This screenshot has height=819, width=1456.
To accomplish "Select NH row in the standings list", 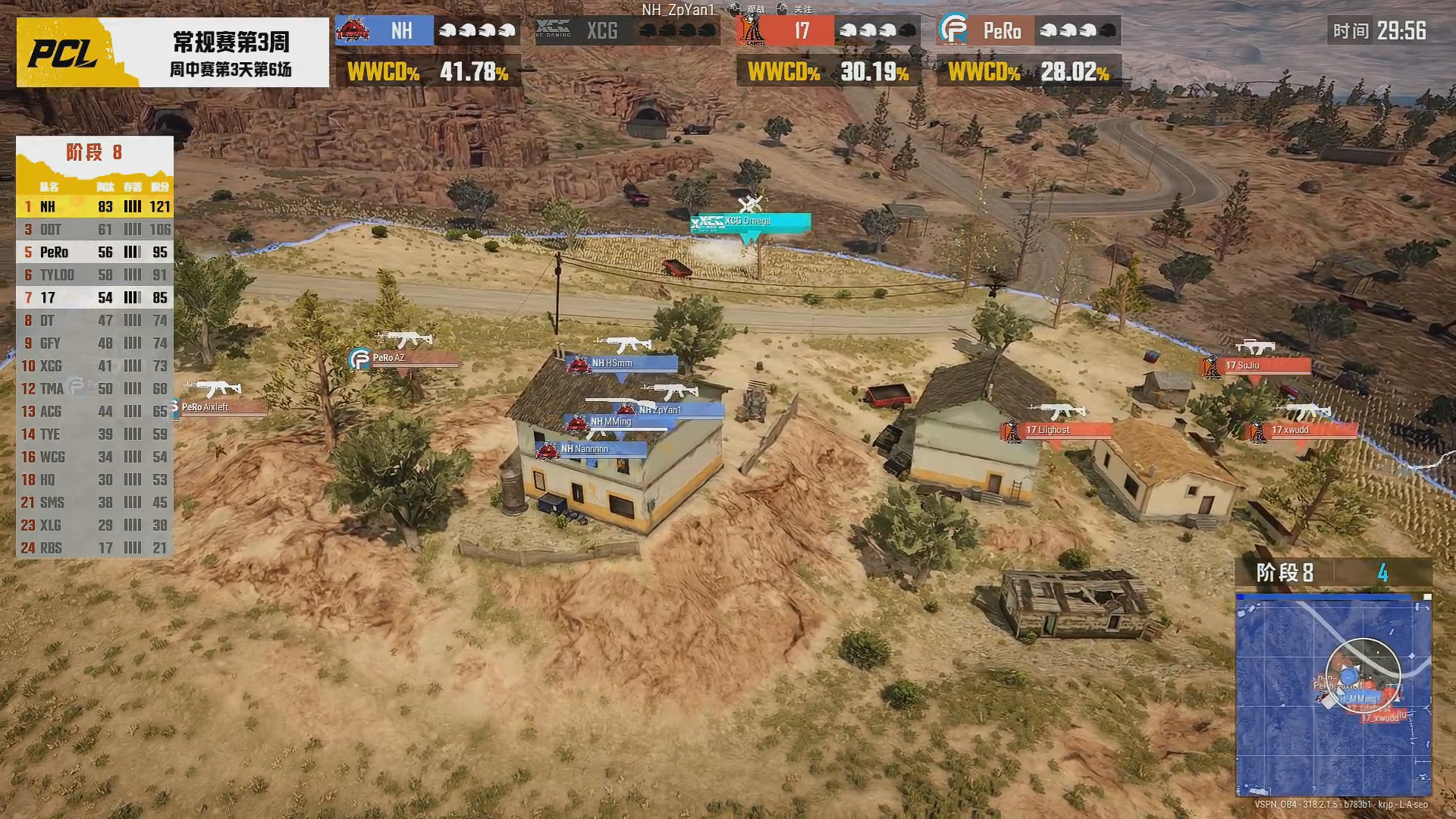I will [x=95, y=206].
